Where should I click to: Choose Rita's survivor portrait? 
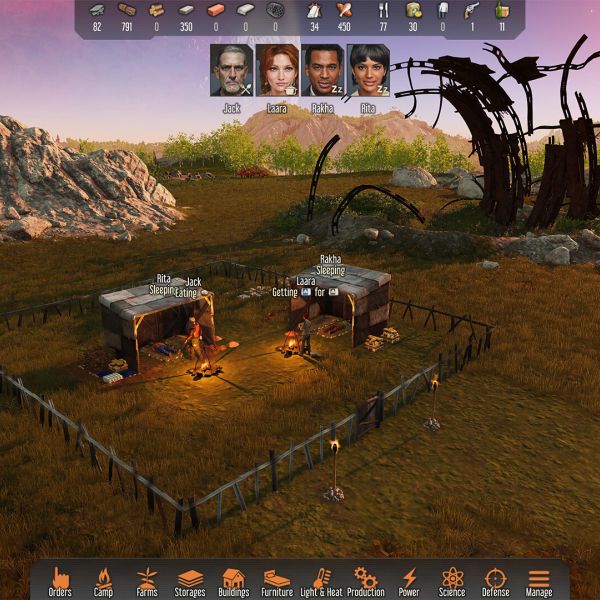[x=369, y=70]
